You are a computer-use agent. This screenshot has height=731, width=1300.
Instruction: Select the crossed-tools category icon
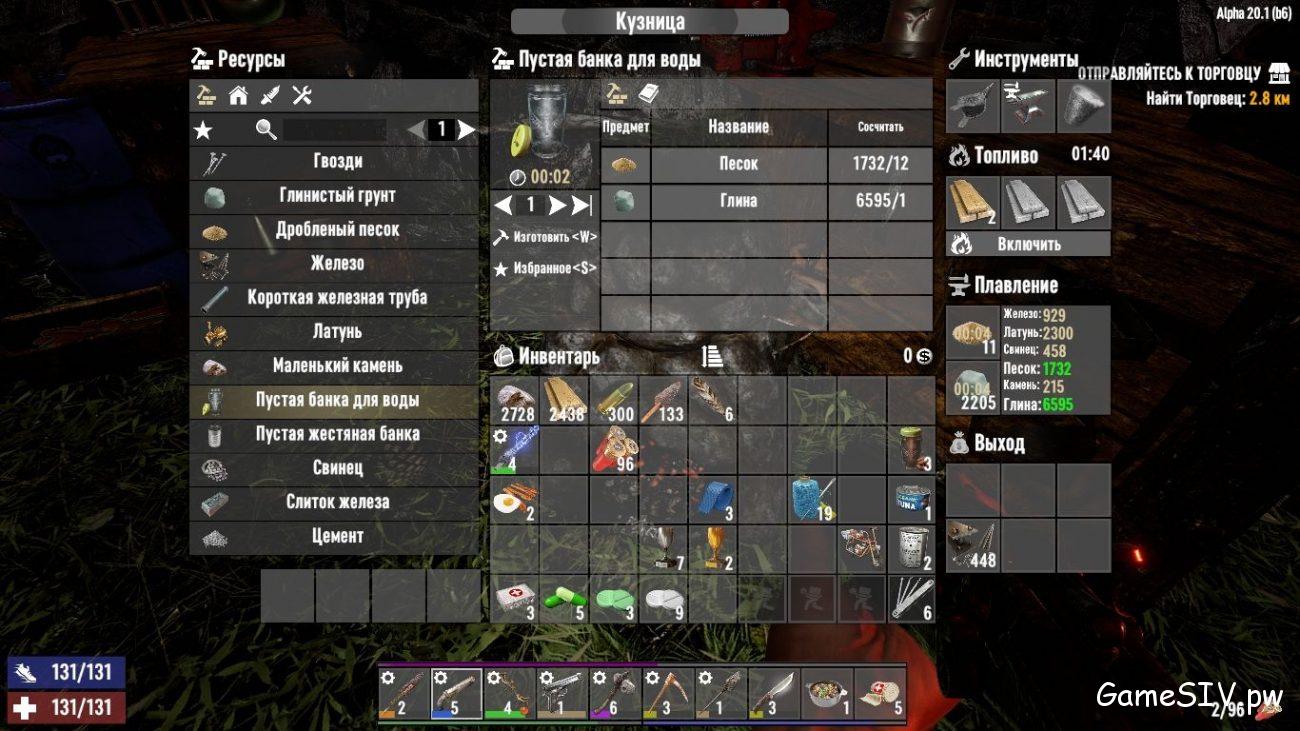tap(302, 95)
